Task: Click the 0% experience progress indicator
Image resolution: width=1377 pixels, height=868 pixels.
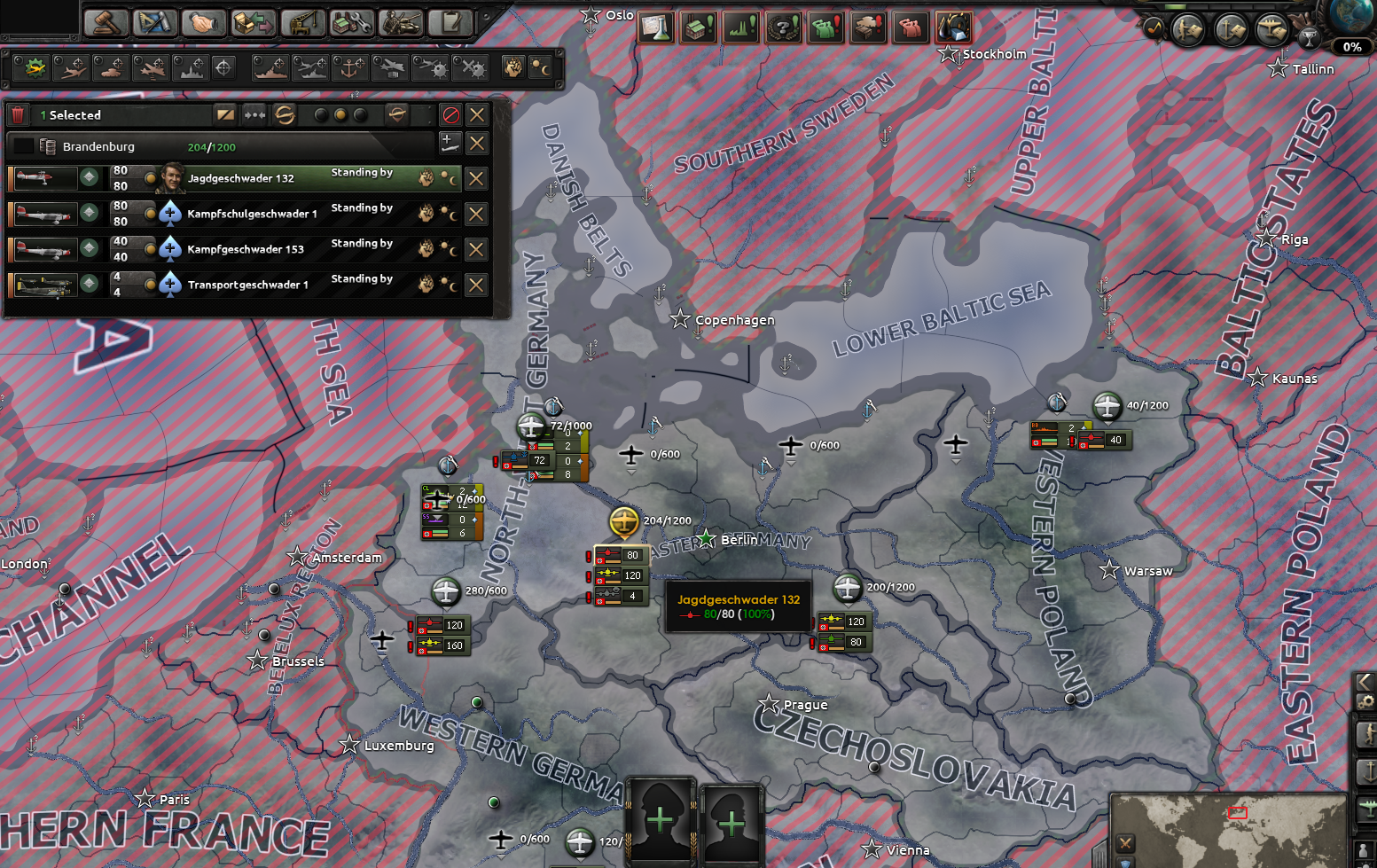Action: [1352, 46]
